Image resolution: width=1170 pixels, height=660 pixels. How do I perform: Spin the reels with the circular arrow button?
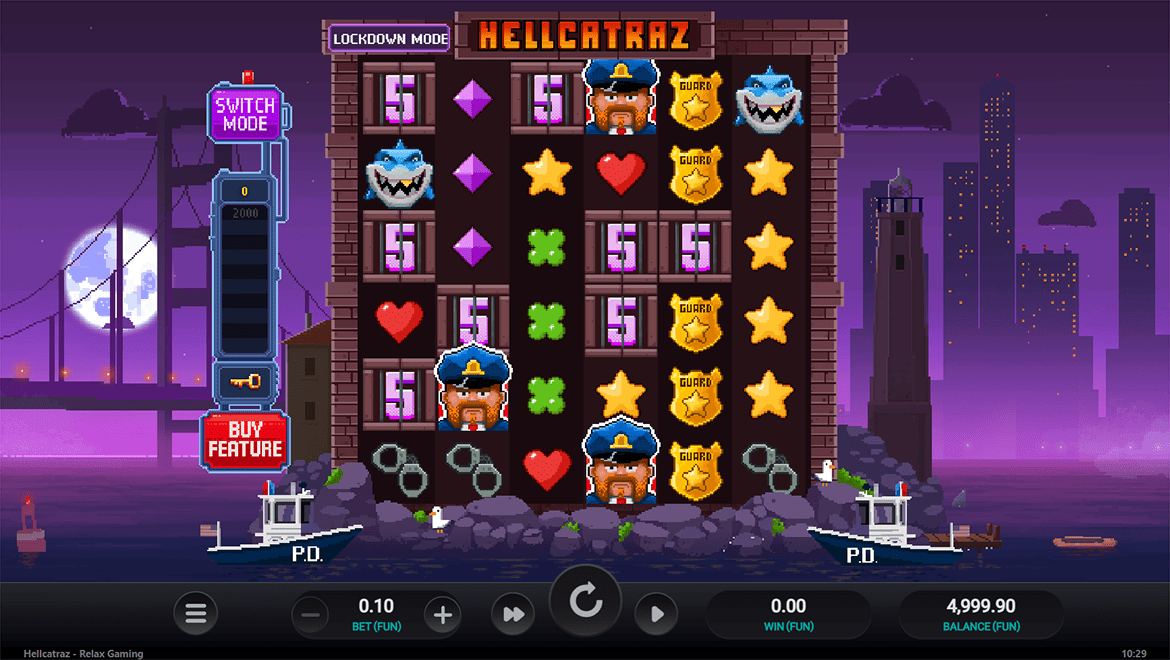click(585, 602)
